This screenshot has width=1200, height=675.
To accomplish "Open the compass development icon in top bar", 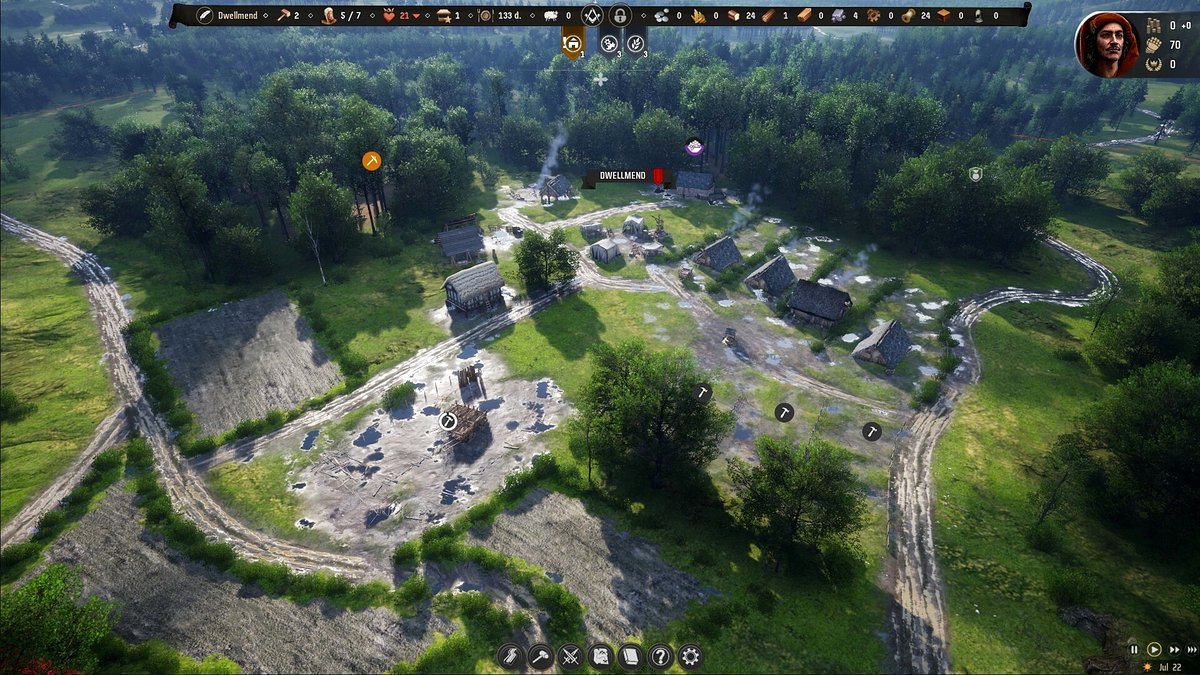I will click(591, 16).
